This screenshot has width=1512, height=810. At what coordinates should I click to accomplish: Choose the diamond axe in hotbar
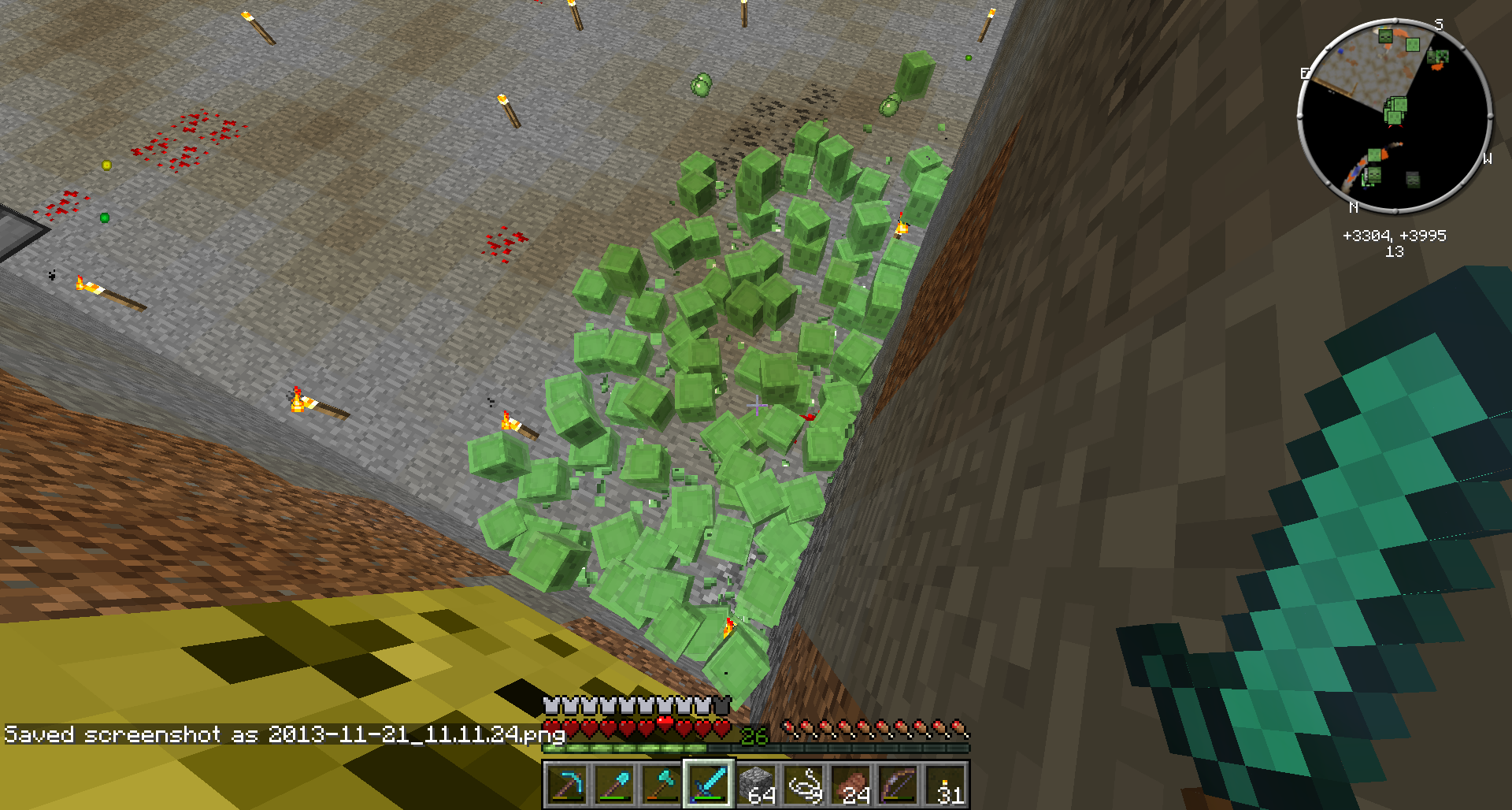point(661,785)
